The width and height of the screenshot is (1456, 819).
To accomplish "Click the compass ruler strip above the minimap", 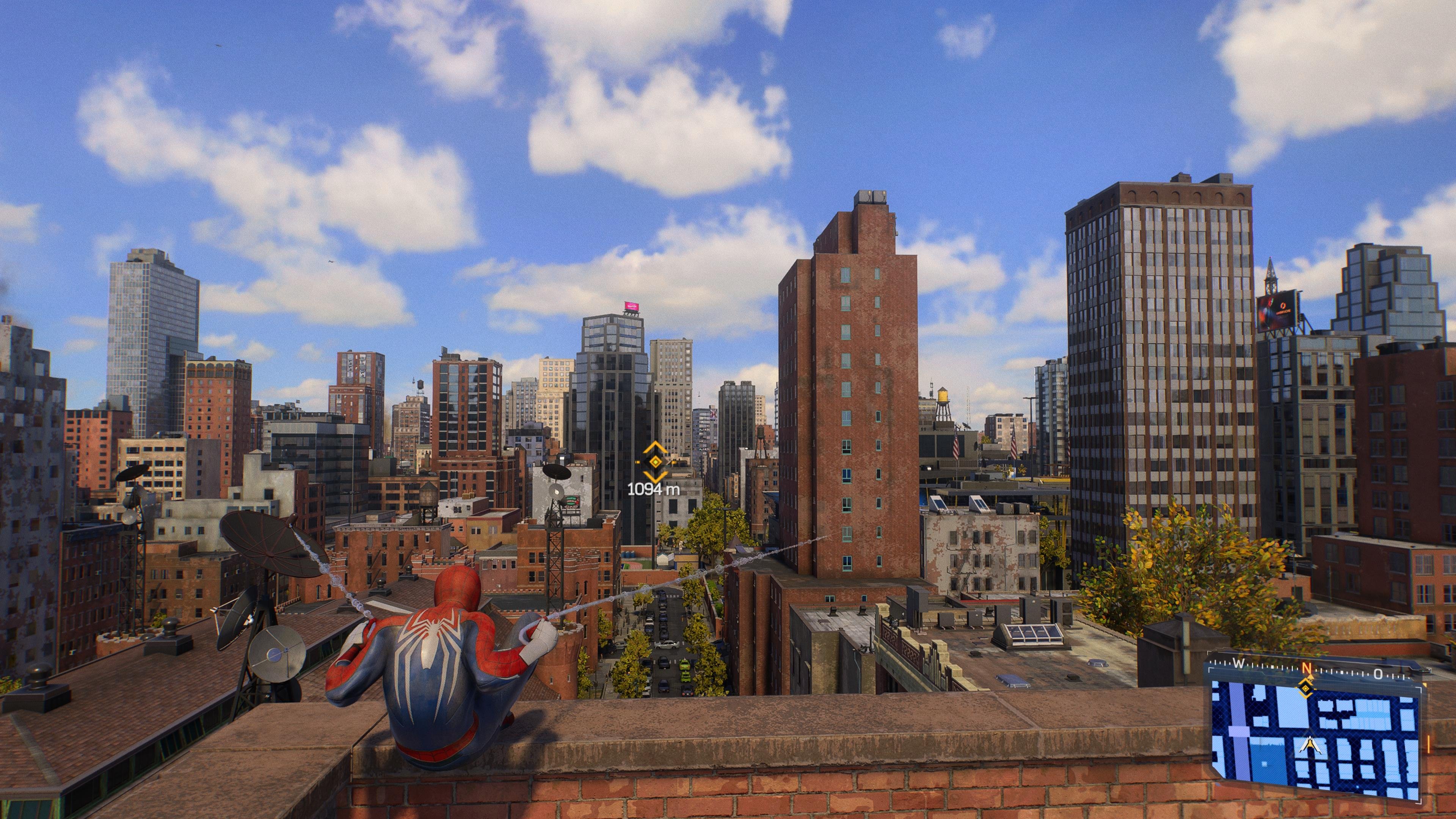I will [x=1272, y=667].
